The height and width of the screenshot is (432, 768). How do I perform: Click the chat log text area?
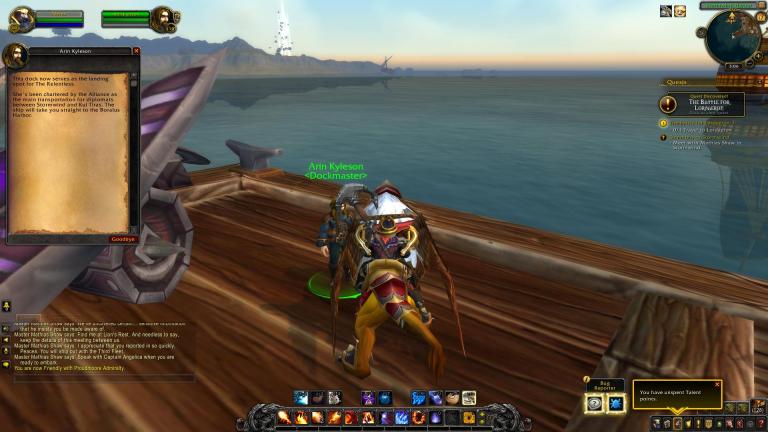tap(100, 346)
